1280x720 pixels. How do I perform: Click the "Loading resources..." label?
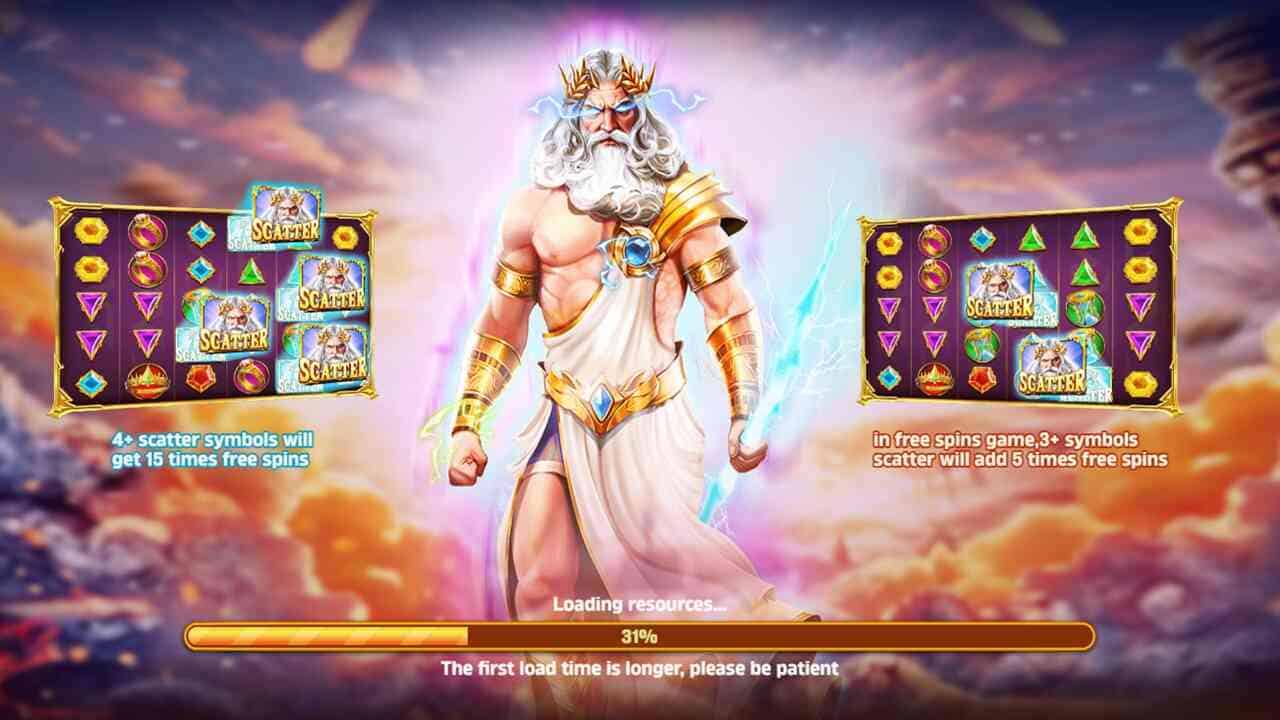[x=640, y=605]
